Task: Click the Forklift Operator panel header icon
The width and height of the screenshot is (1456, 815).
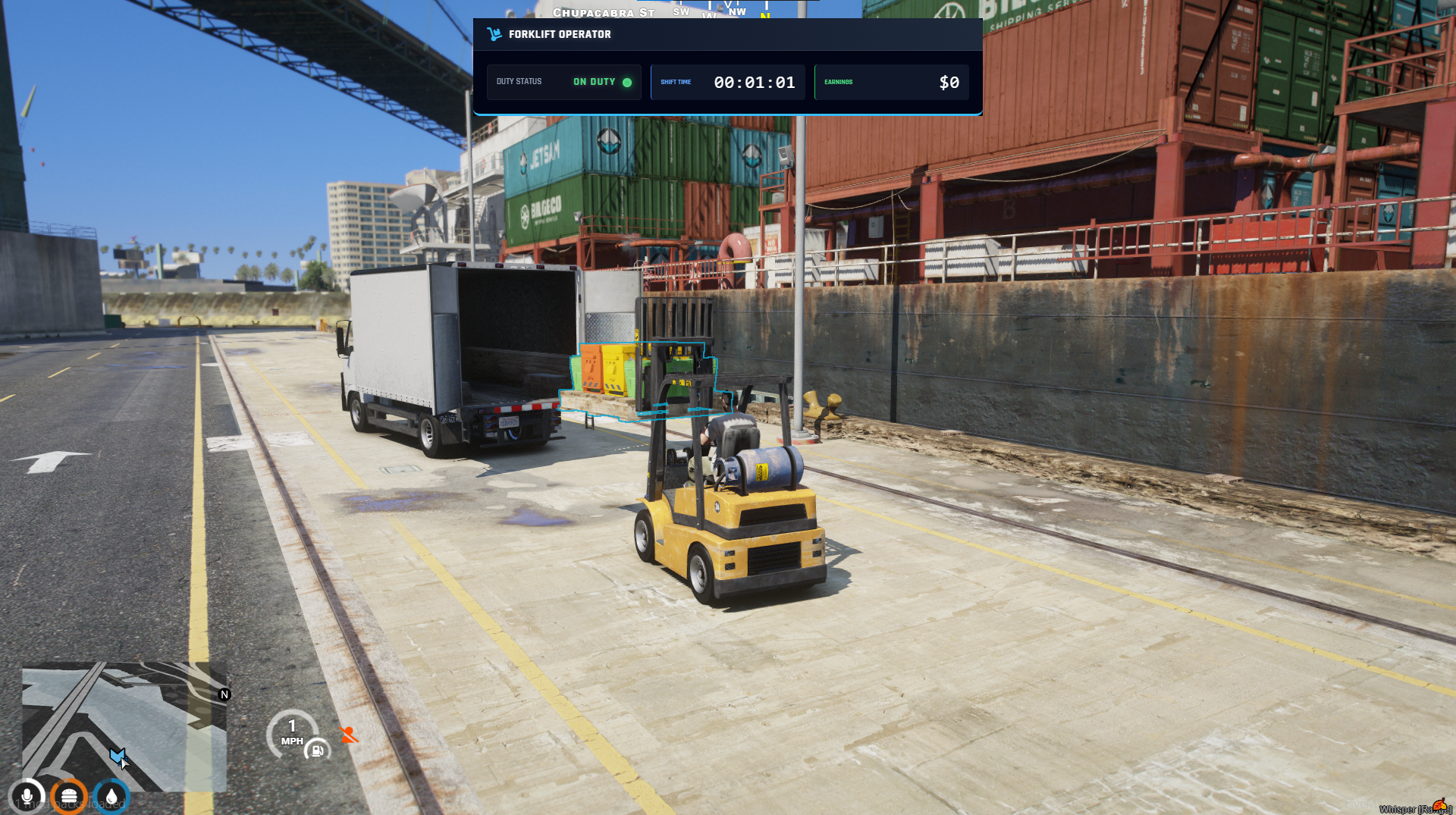Action: 494,34
